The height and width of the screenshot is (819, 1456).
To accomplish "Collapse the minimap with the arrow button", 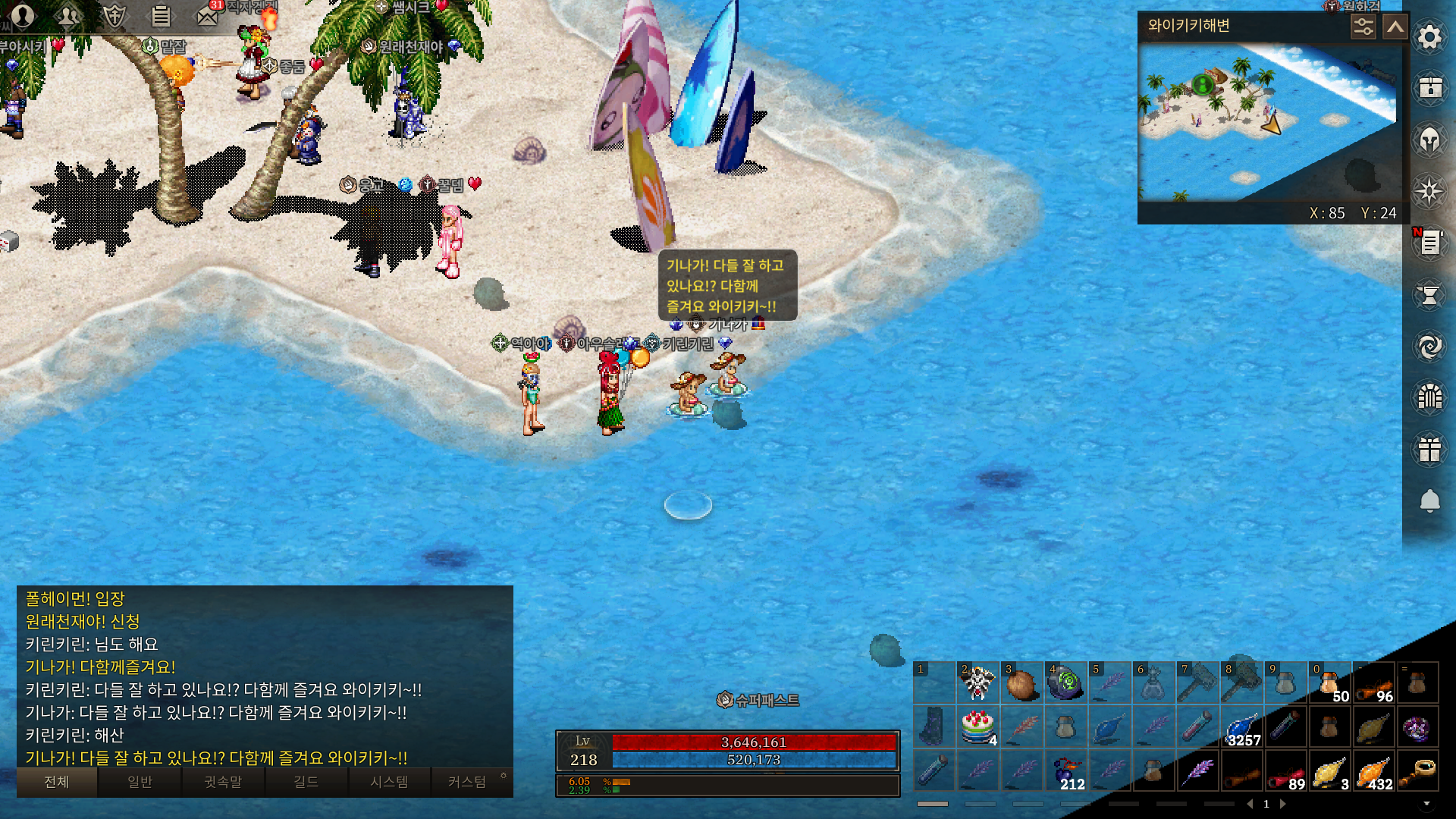I will 1395,27.
